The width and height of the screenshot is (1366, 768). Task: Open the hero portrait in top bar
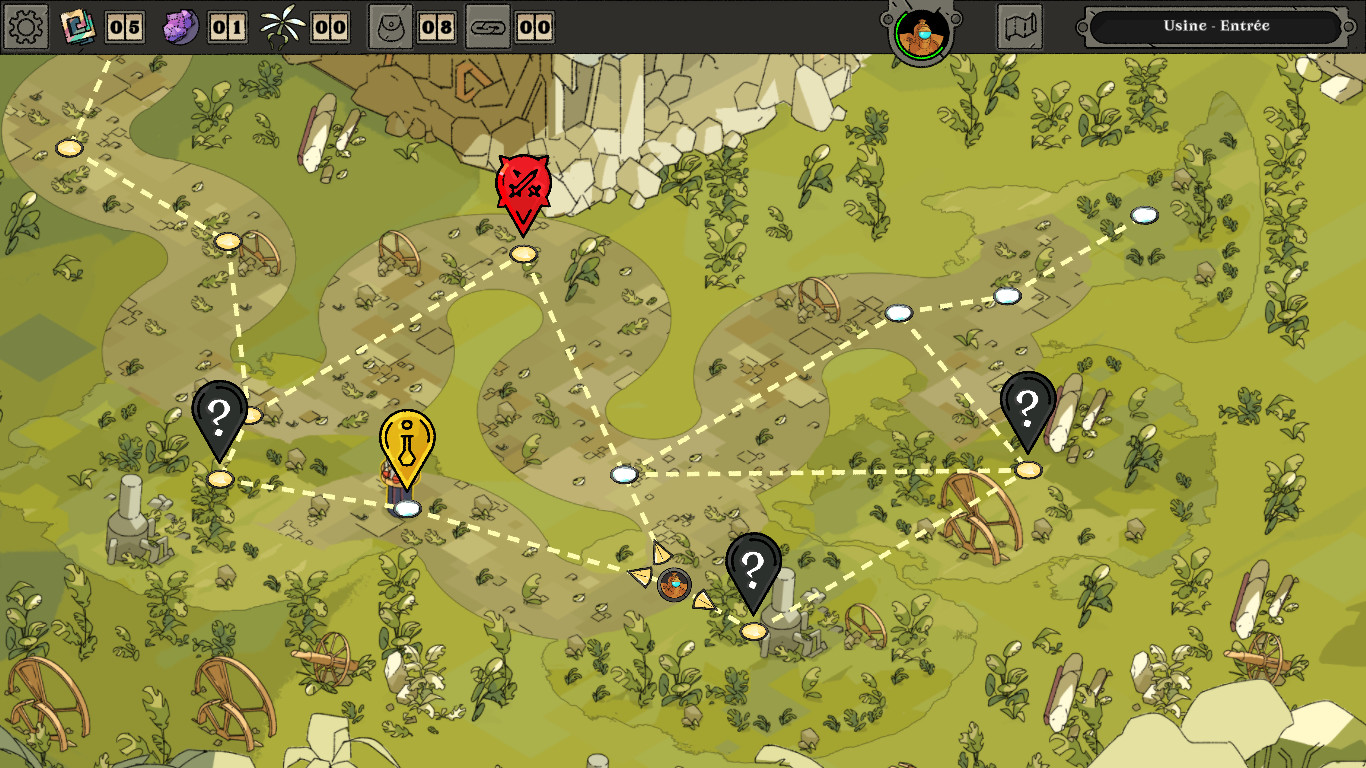tap(922, 31)
